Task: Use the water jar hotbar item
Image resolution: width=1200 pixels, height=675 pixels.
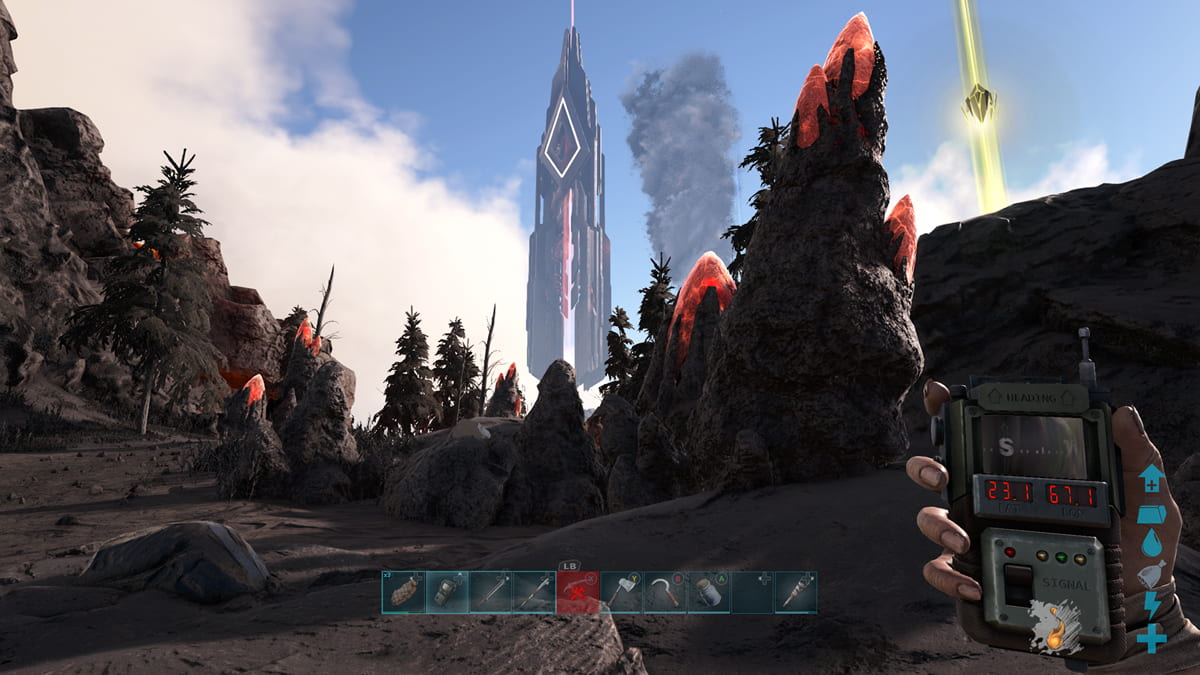Action: coord(709,592)
